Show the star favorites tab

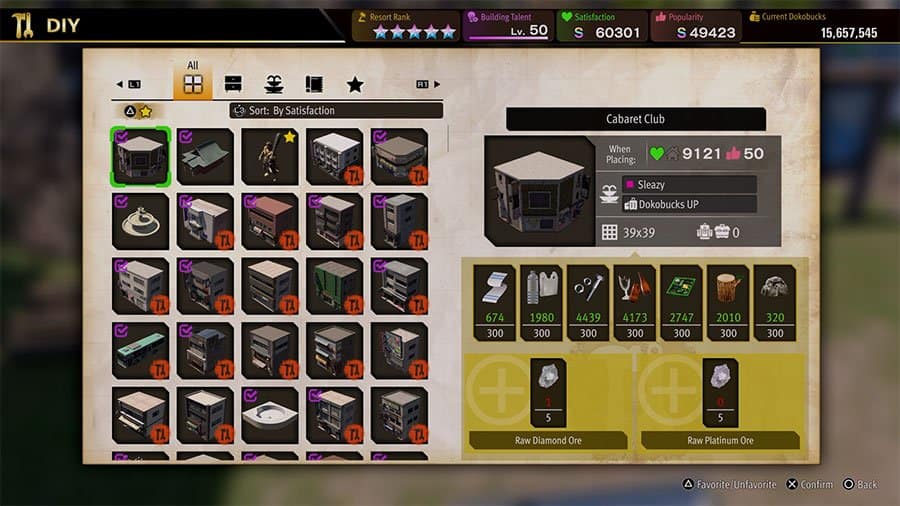coord(354,84)
